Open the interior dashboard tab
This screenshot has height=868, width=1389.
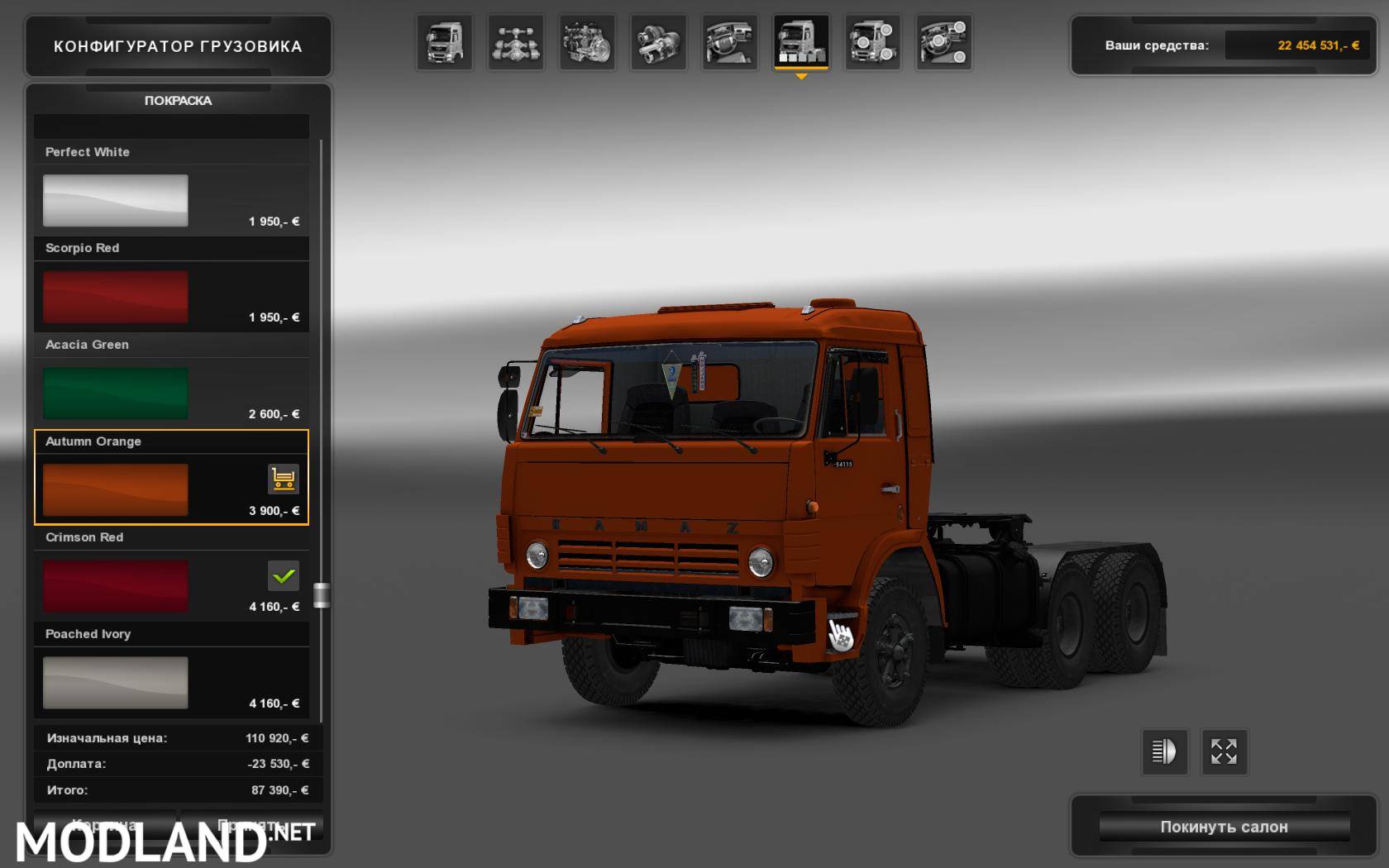tap(730, 42)
